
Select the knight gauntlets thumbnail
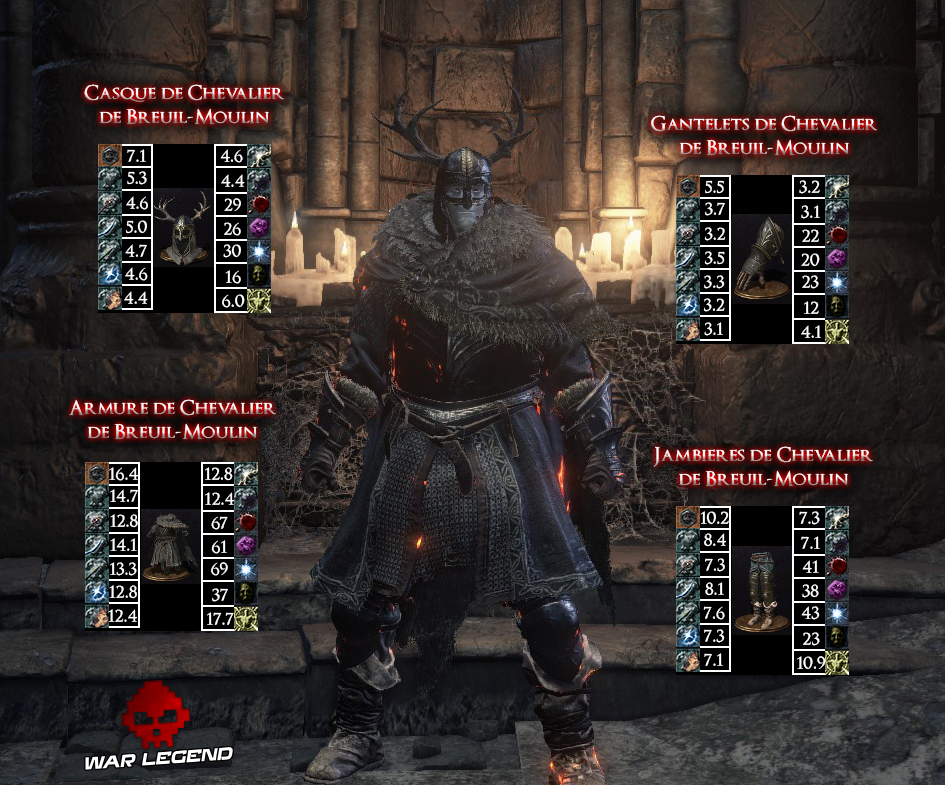[x=760, y=259]
